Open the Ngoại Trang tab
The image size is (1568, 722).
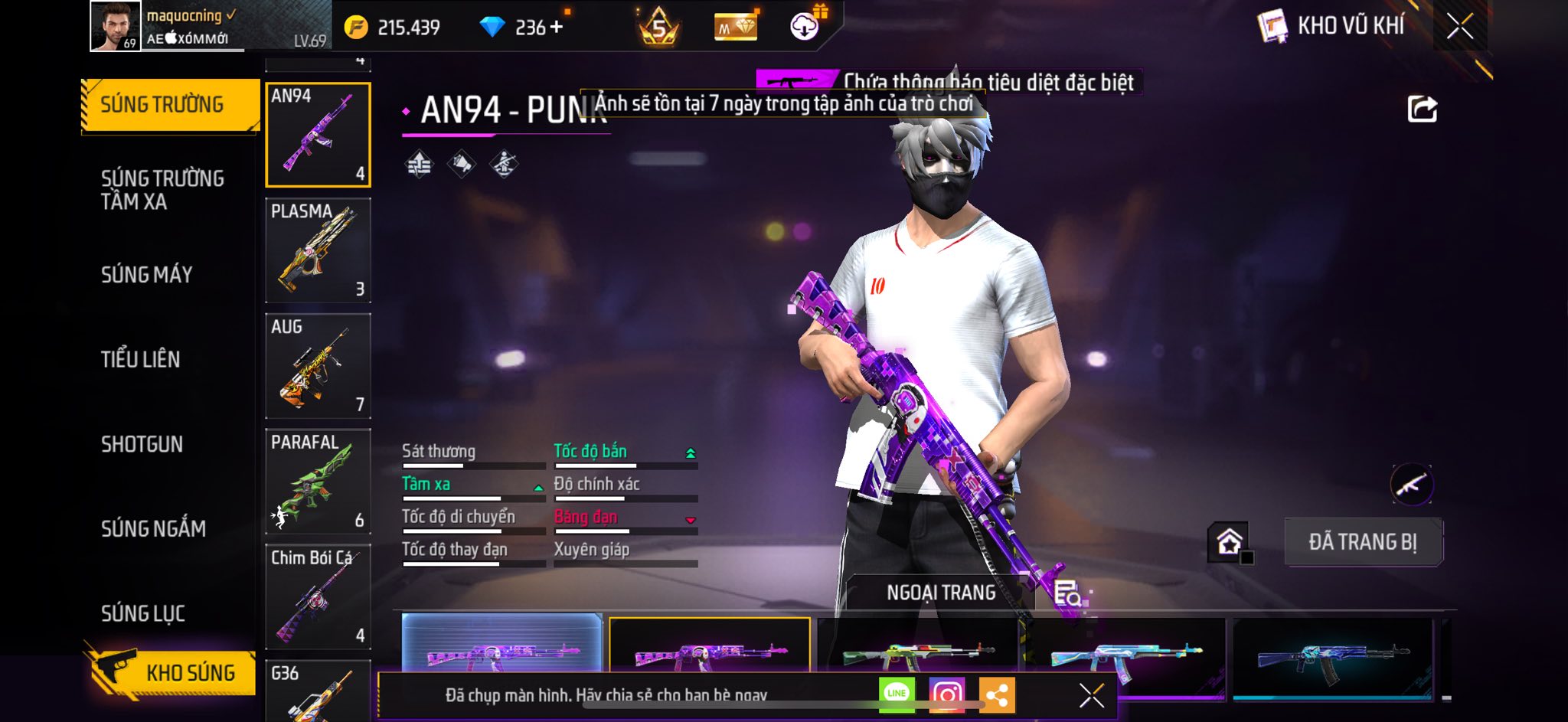point(941,593)
